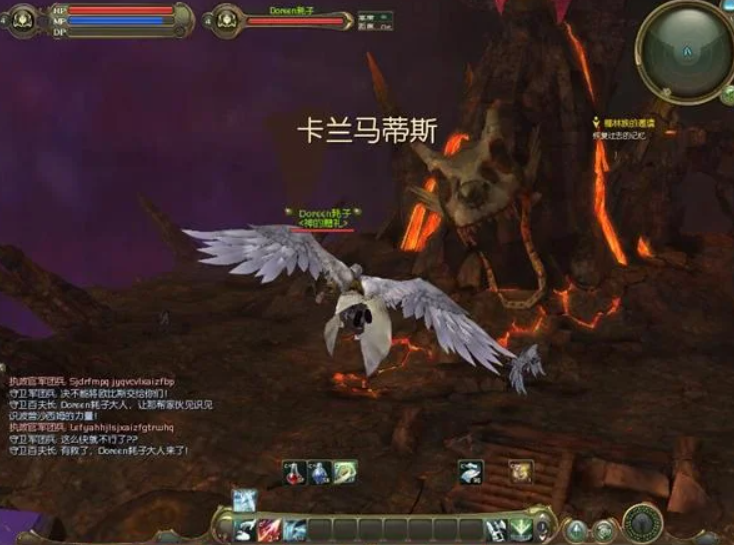Activate the red slash attack skill
Viewport: 734px width, 545px height.
(x=269, y=530)
